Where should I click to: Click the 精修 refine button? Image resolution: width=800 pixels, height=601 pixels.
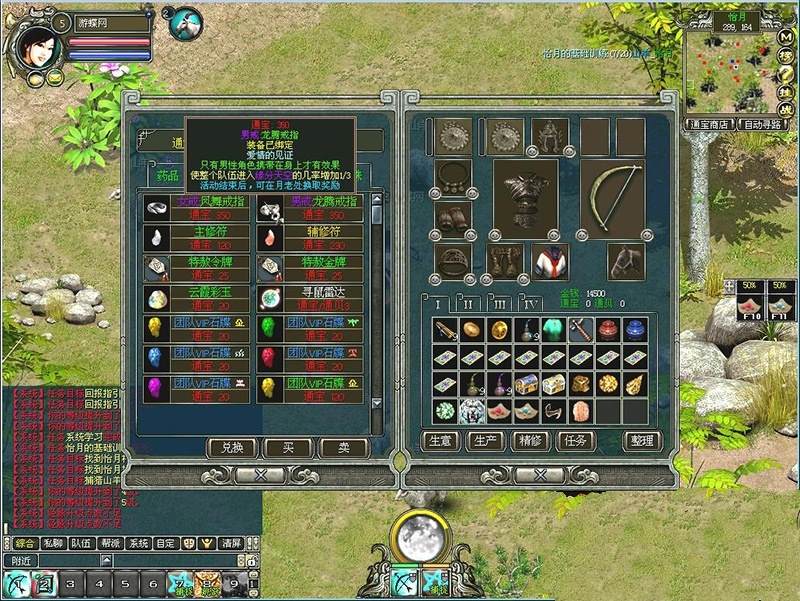(530, 440)
